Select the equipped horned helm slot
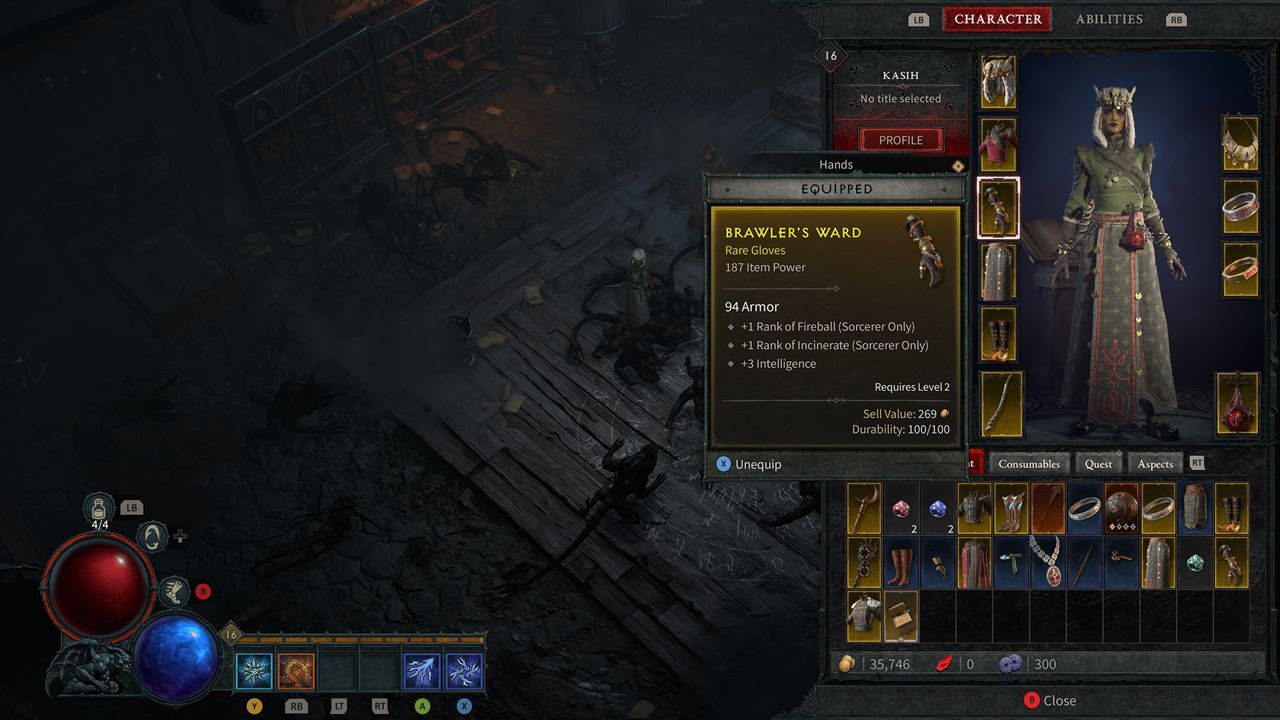1280x720 pixels. tap(997, 81)
